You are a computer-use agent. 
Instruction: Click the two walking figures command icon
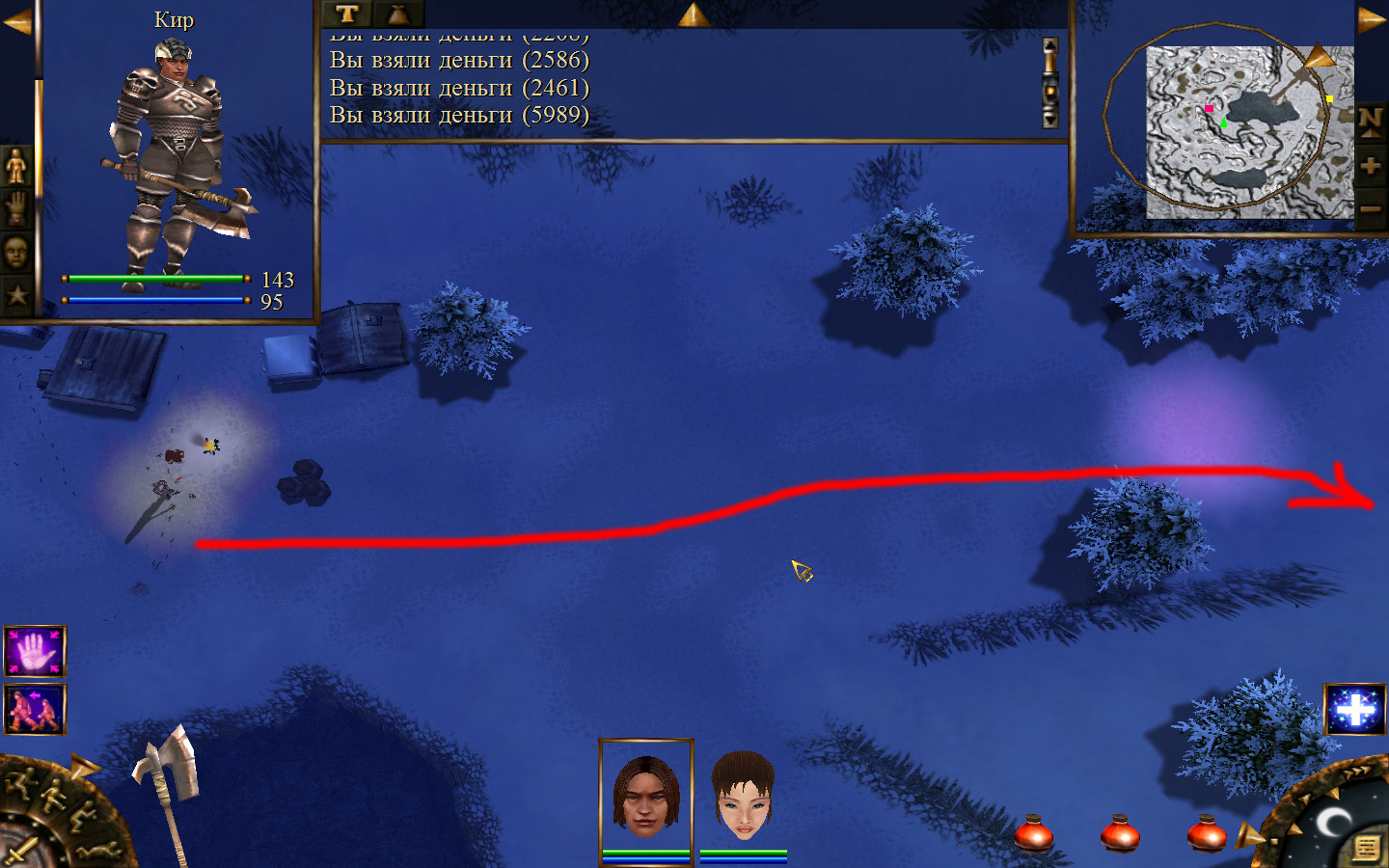35,709
